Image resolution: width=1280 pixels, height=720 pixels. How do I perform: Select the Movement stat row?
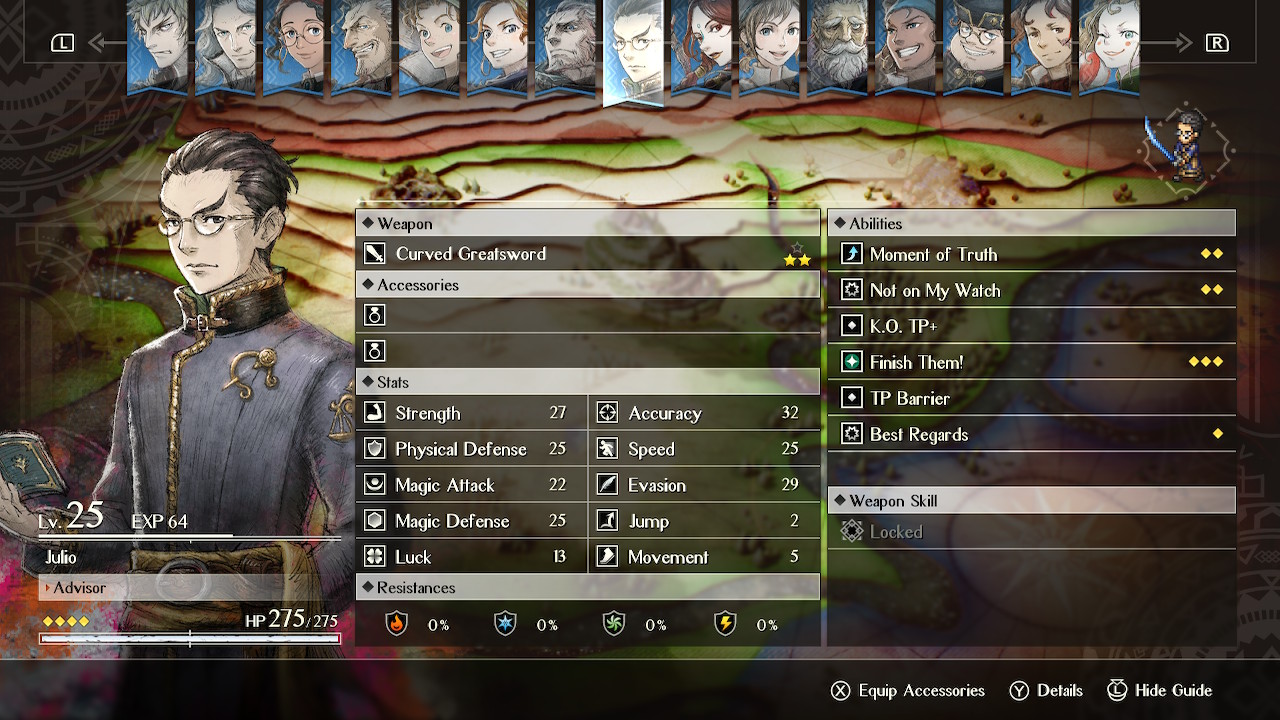point(703,557)
